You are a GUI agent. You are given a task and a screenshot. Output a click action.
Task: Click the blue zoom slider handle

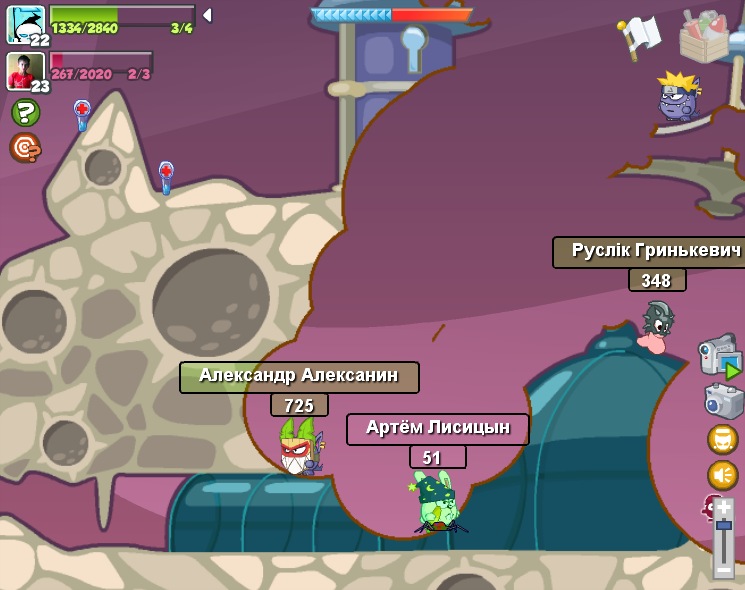pyautogui.click(x=724, y=525)
